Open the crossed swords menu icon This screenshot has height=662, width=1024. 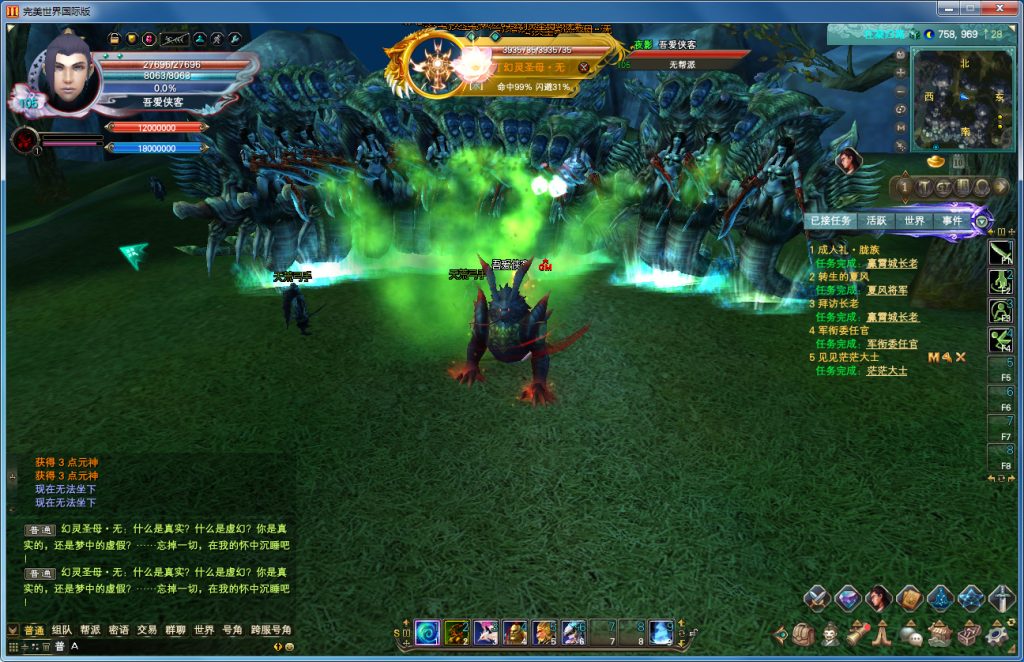[x=817, y=598]
